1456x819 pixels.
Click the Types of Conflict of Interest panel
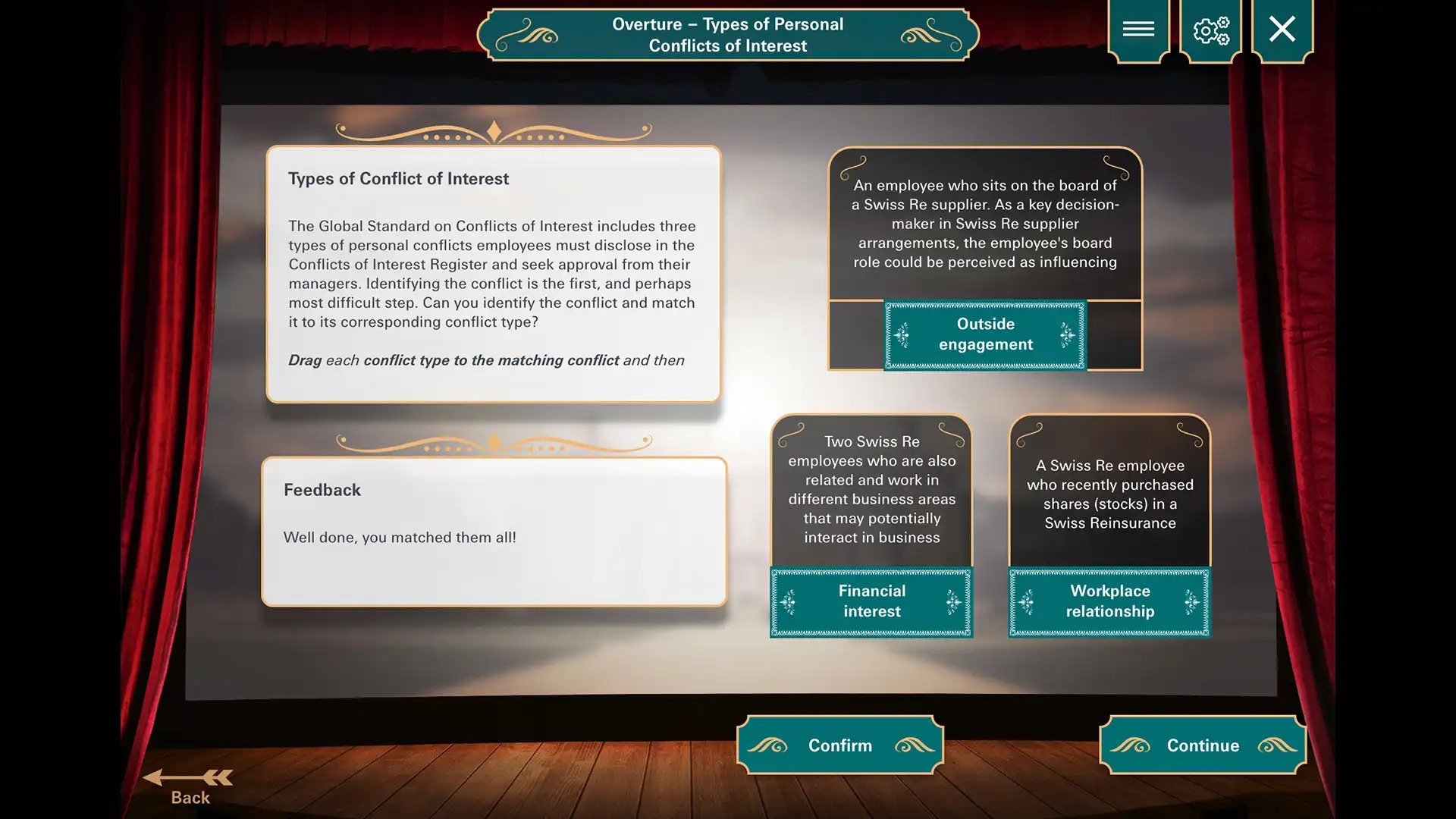pos(493,273)
